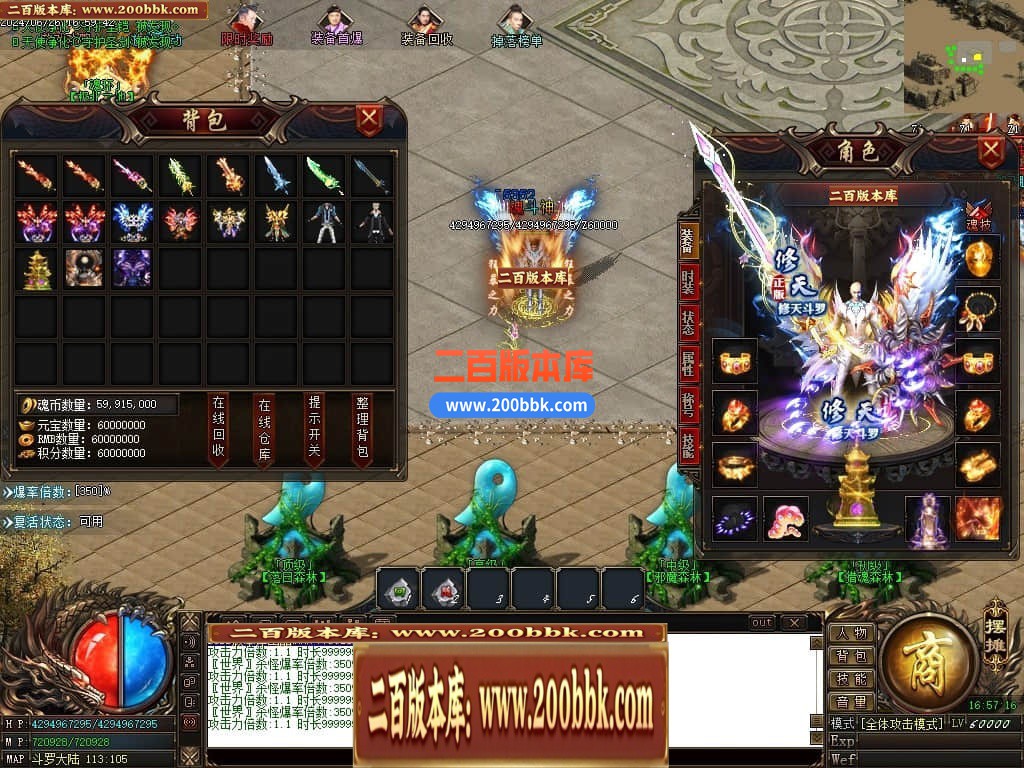Image resolution: width=1024 pixels, height=768 pixels.
Task: Open 在线回收 online recycling
Action: (218, 429)
